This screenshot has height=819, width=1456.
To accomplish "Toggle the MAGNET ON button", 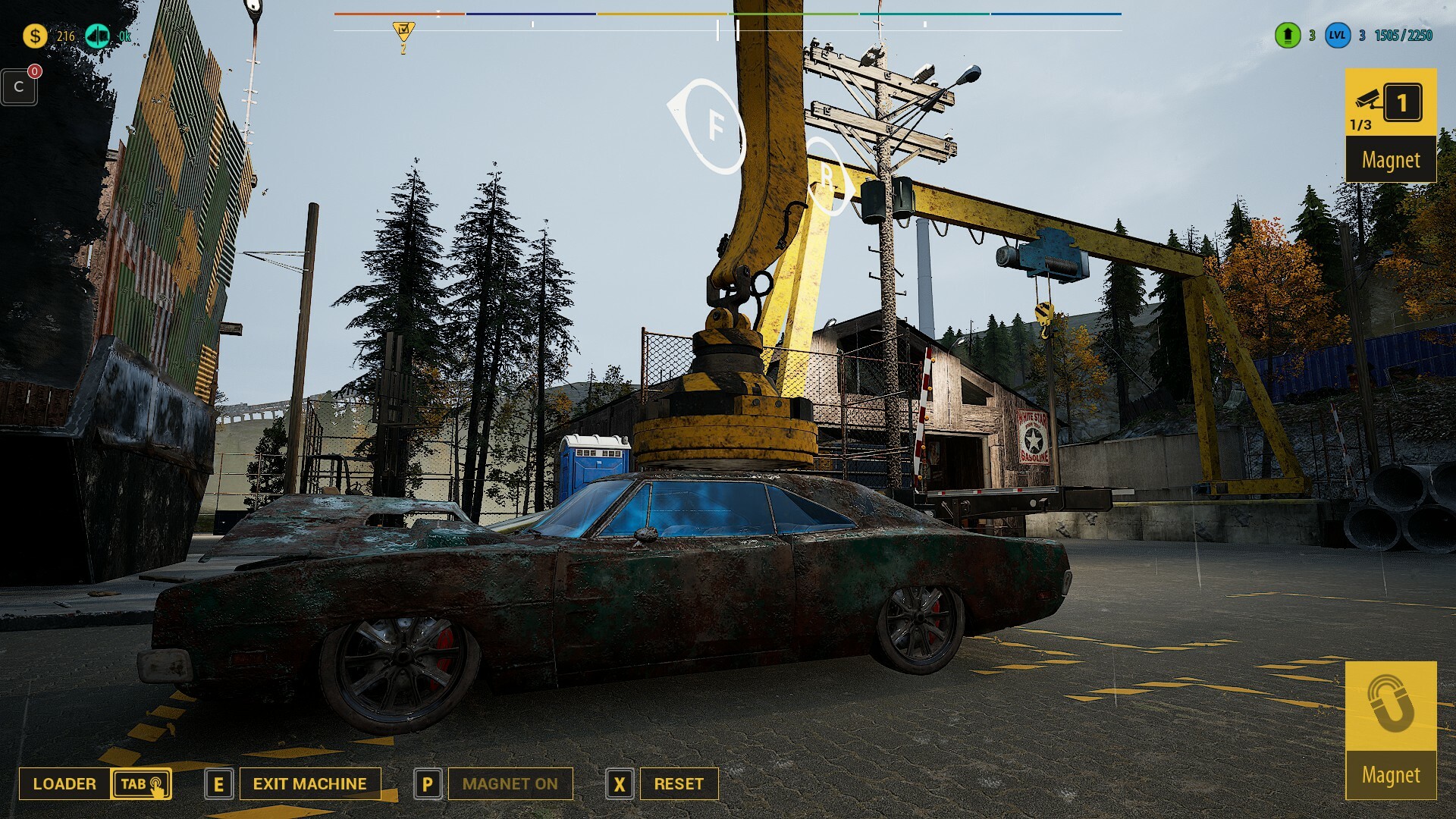I will tap(510, 783).
